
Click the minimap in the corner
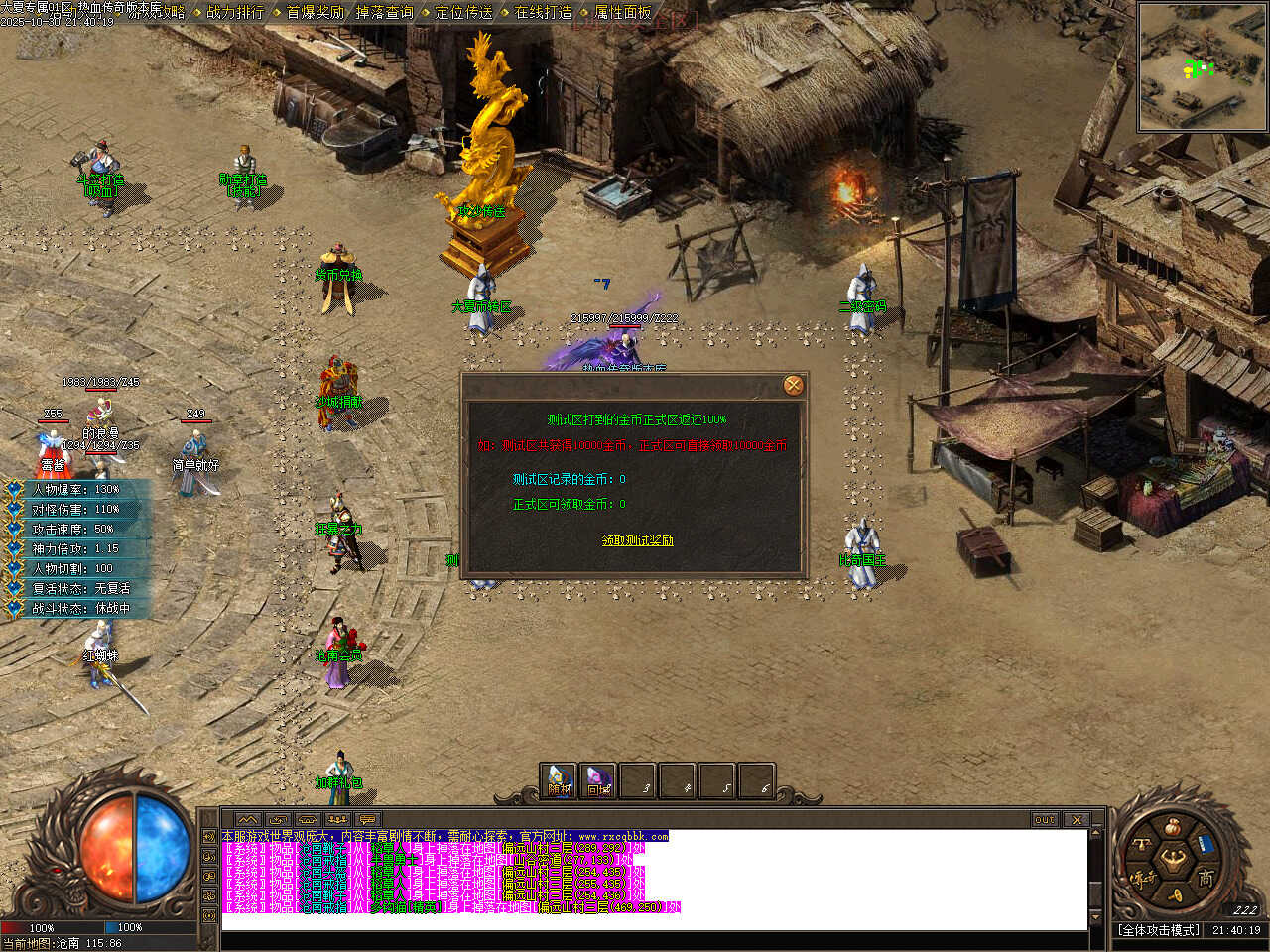(x=1203, y=67)
